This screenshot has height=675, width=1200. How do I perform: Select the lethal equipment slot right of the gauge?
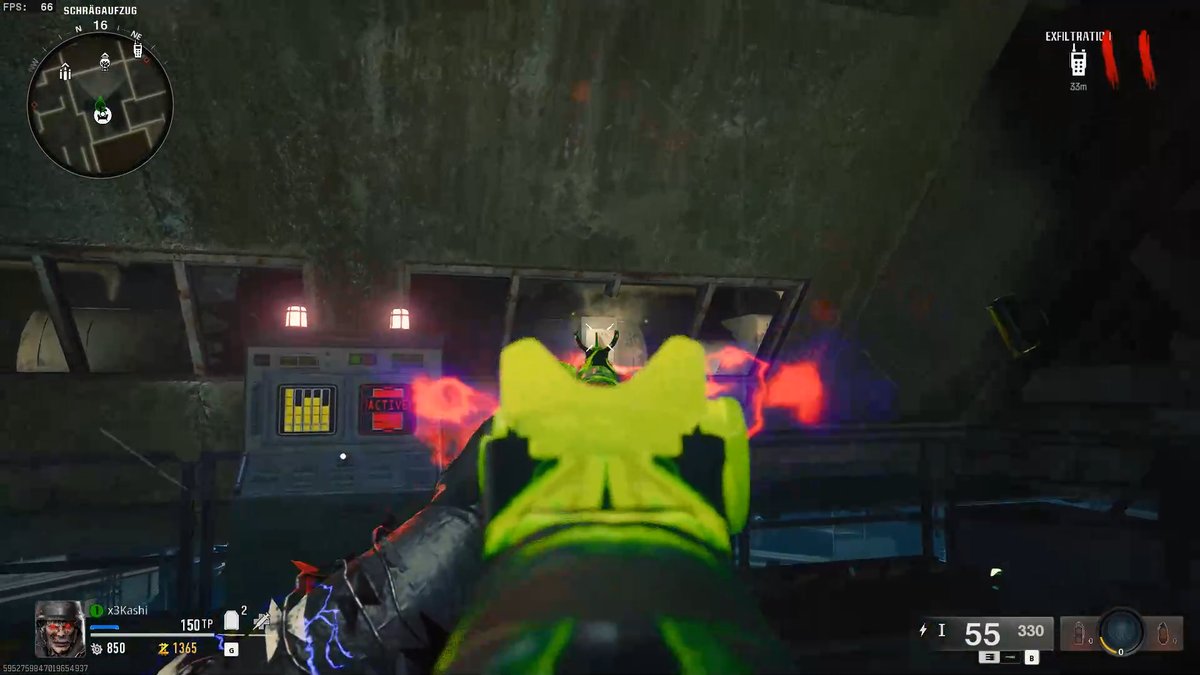(x=1161, y=633)
